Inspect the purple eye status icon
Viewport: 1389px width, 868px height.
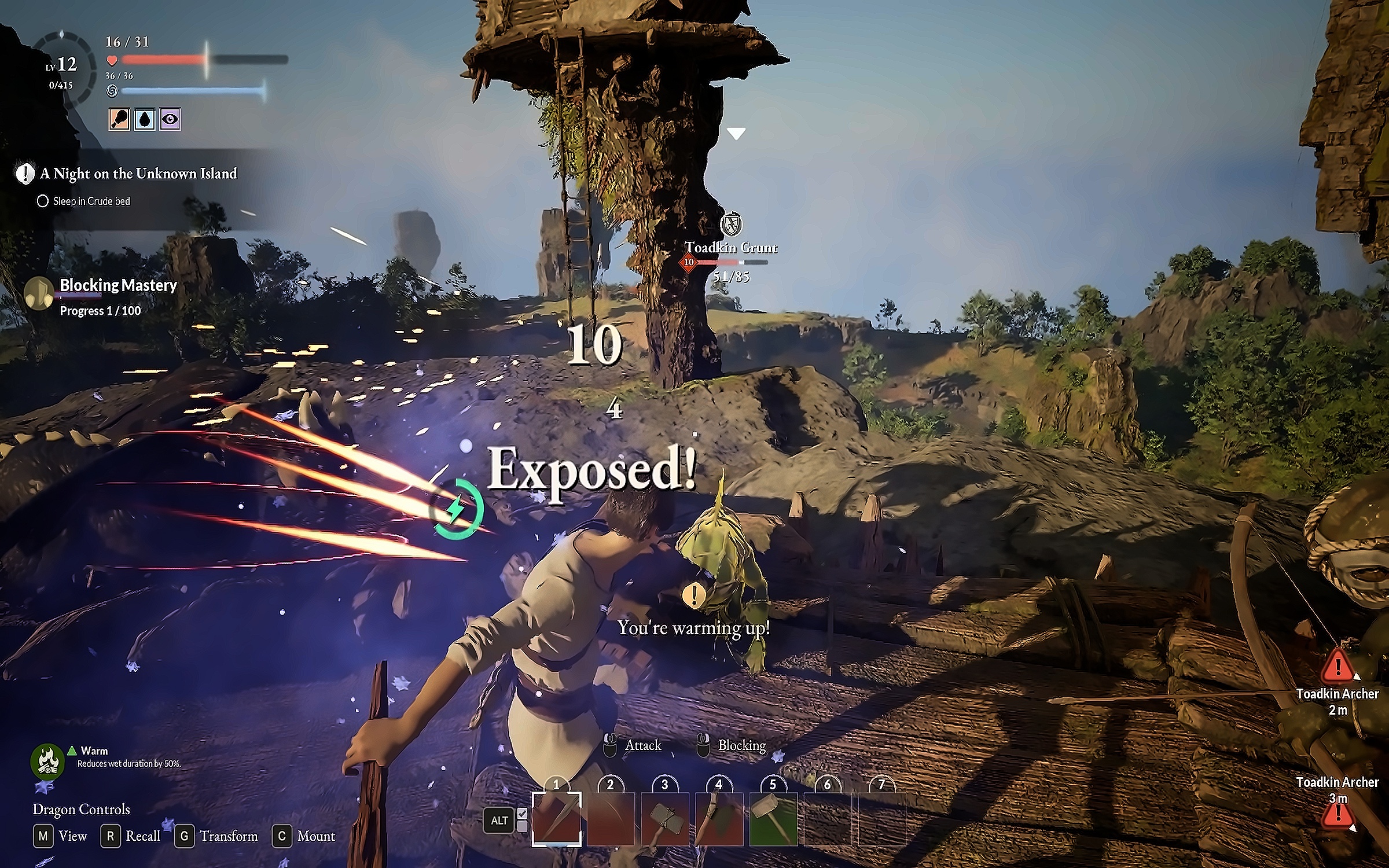click(170, 120)
